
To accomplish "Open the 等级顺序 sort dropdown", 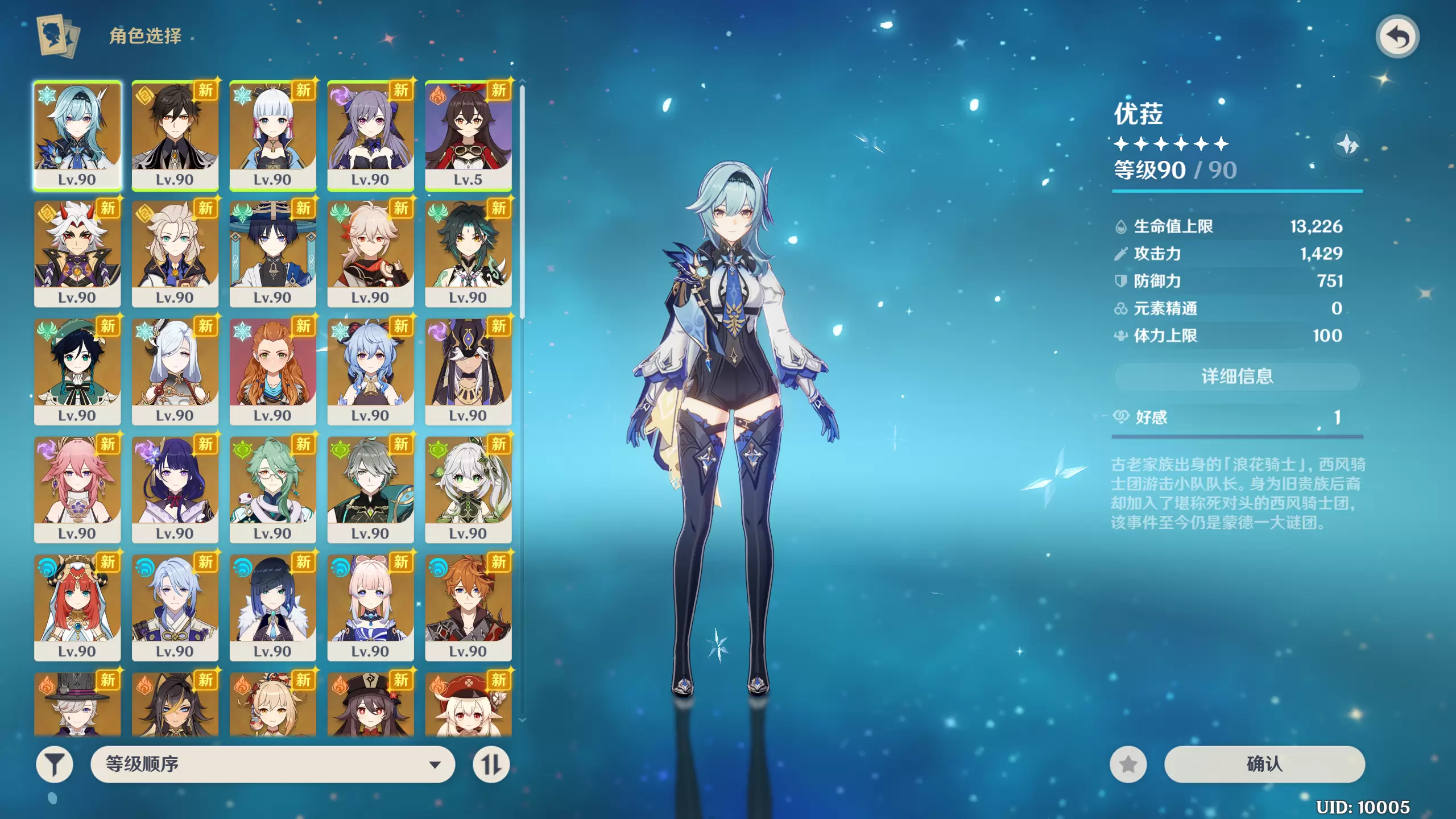I will [272, 764].
